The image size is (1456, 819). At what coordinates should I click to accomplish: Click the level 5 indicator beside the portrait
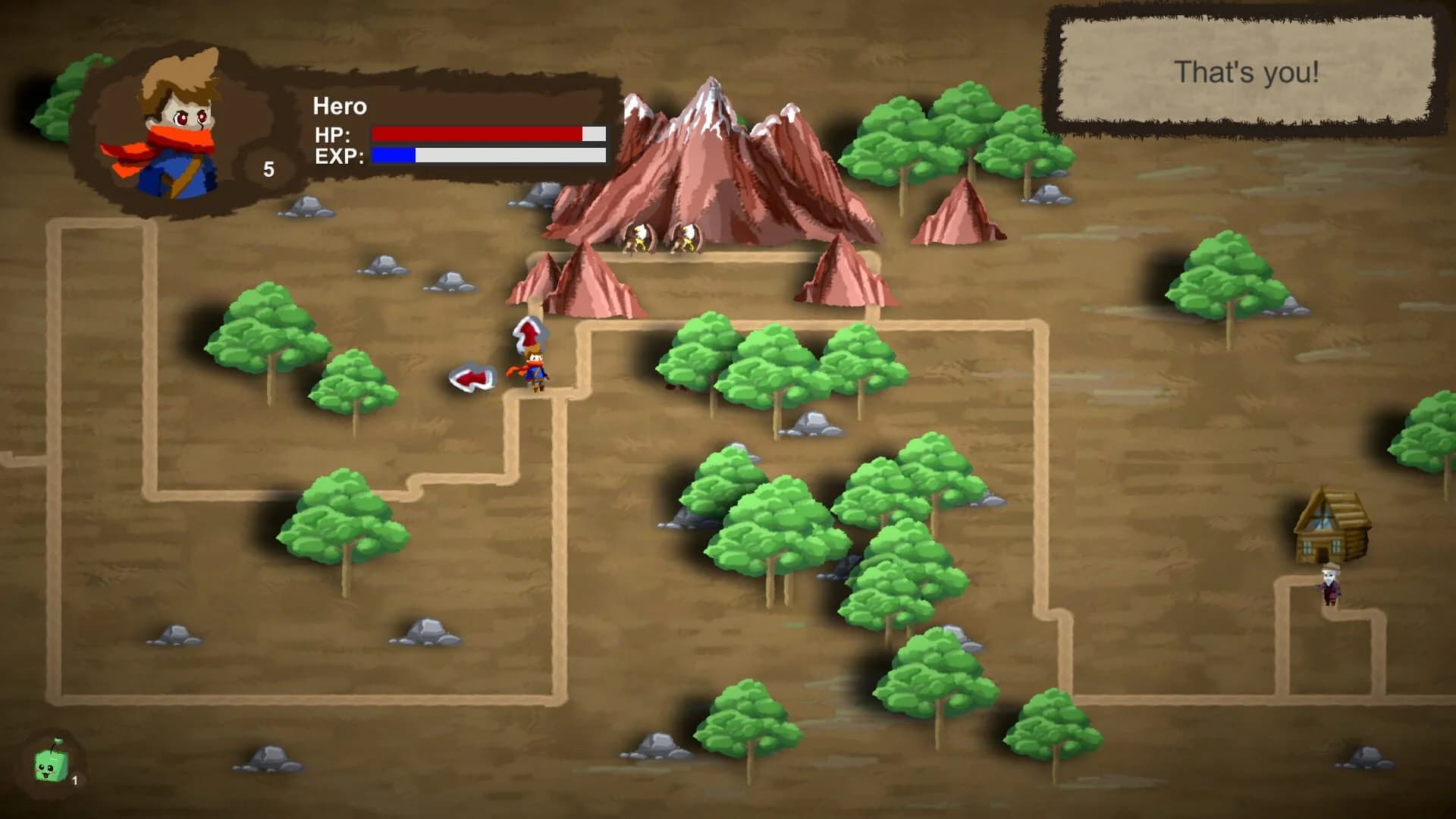coord(269,168)
